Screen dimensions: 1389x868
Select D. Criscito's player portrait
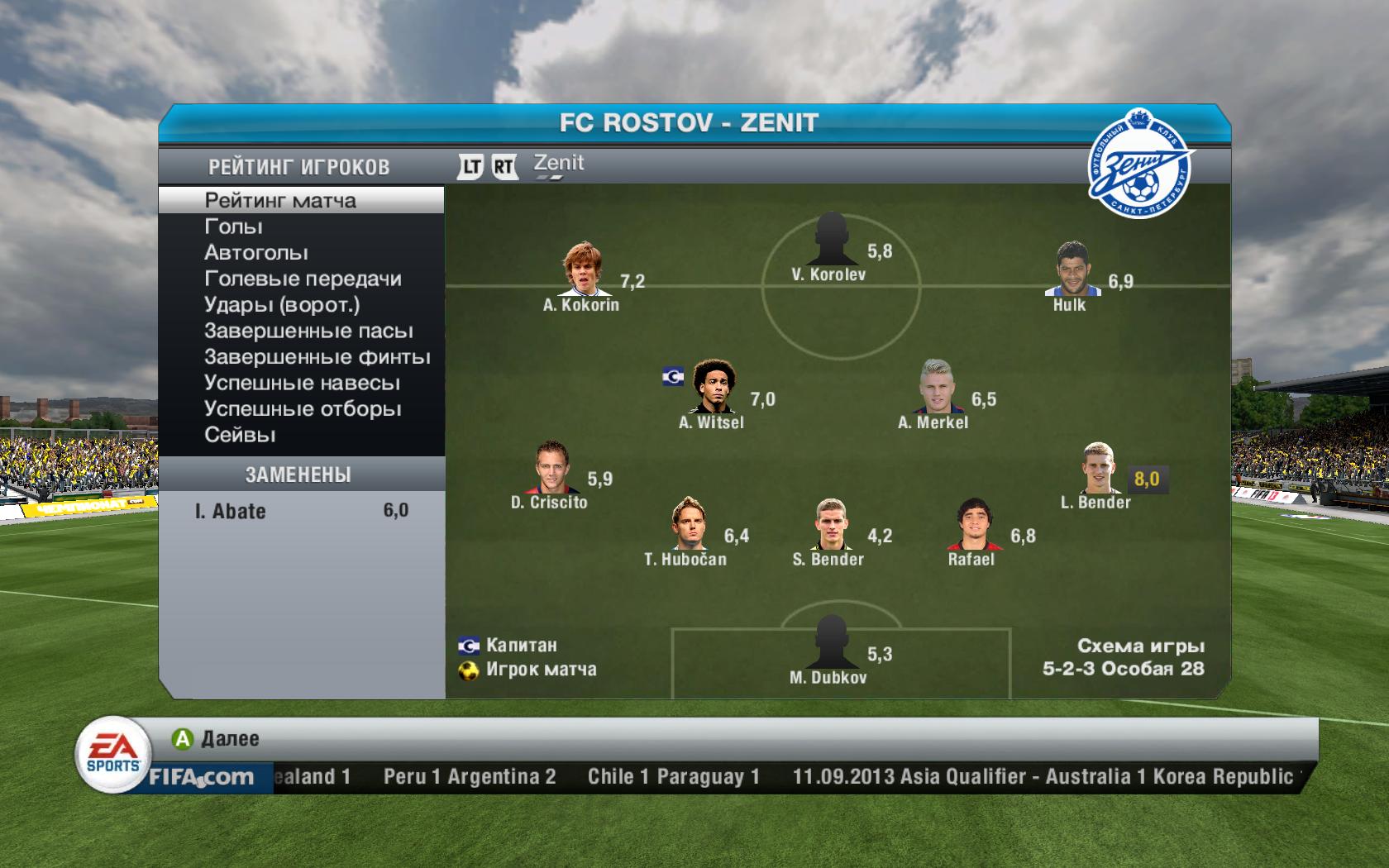click(551, 467)
